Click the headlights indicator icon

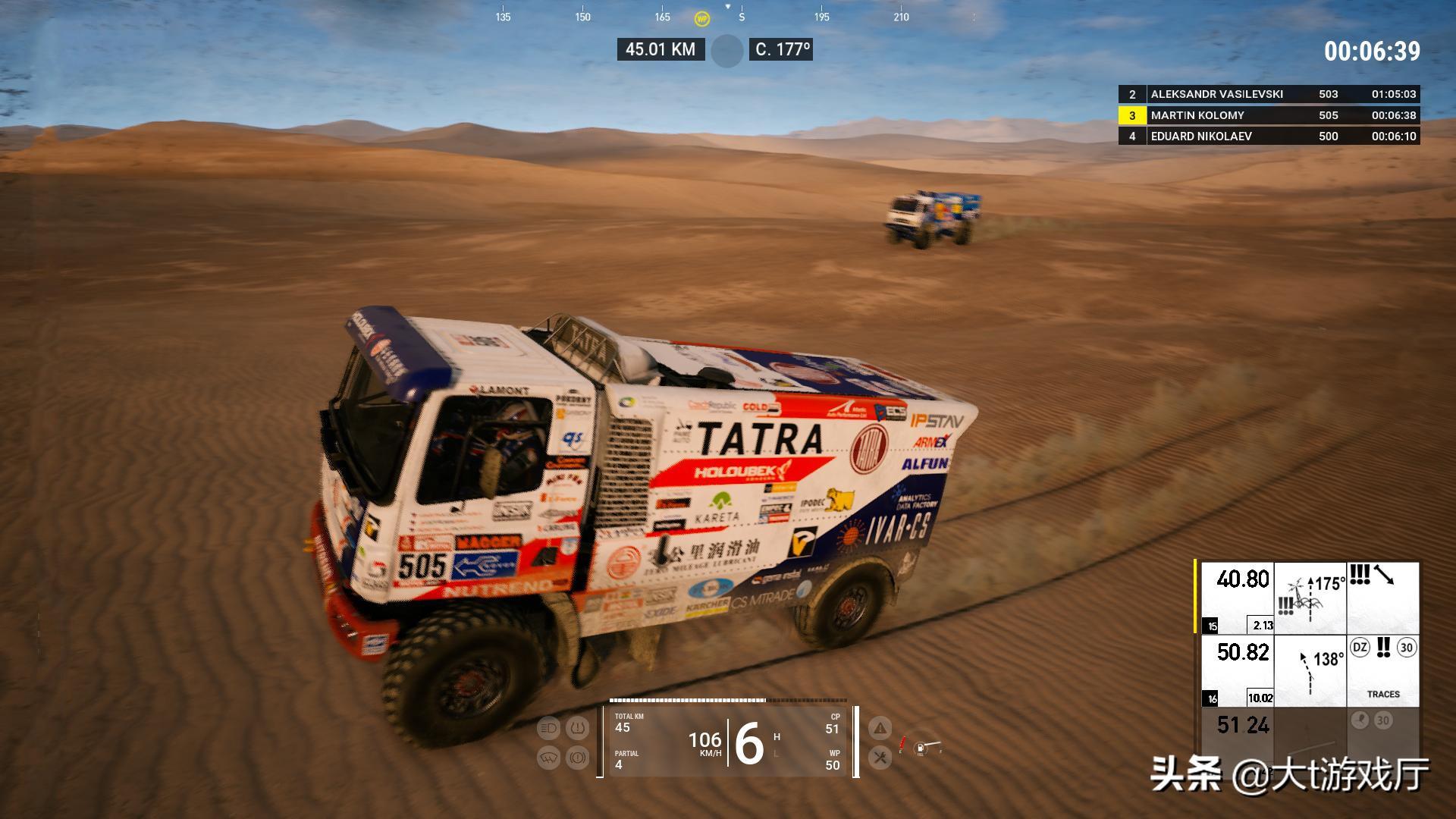pos(548,729)
